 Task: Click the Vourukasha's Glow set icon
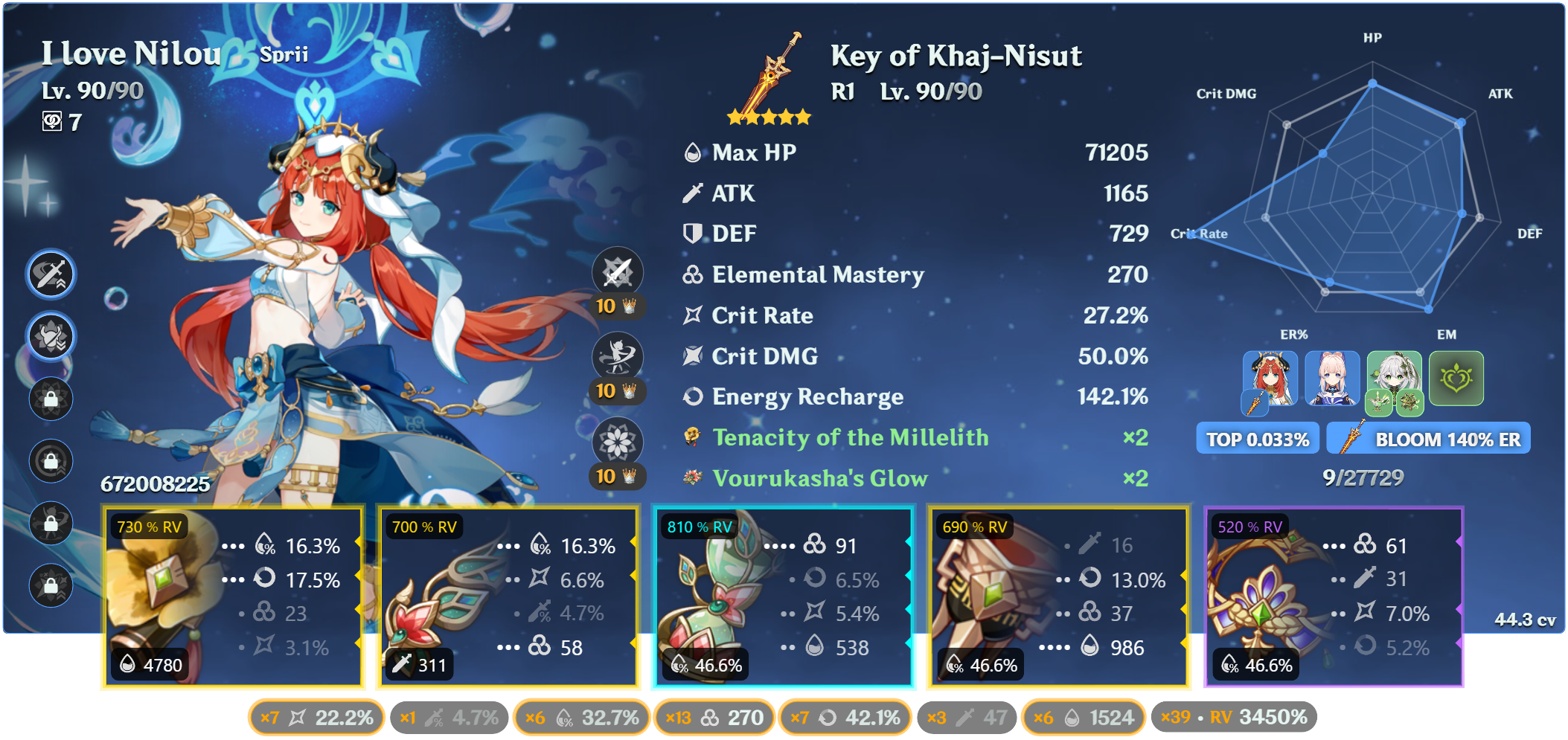click(692, 478)
